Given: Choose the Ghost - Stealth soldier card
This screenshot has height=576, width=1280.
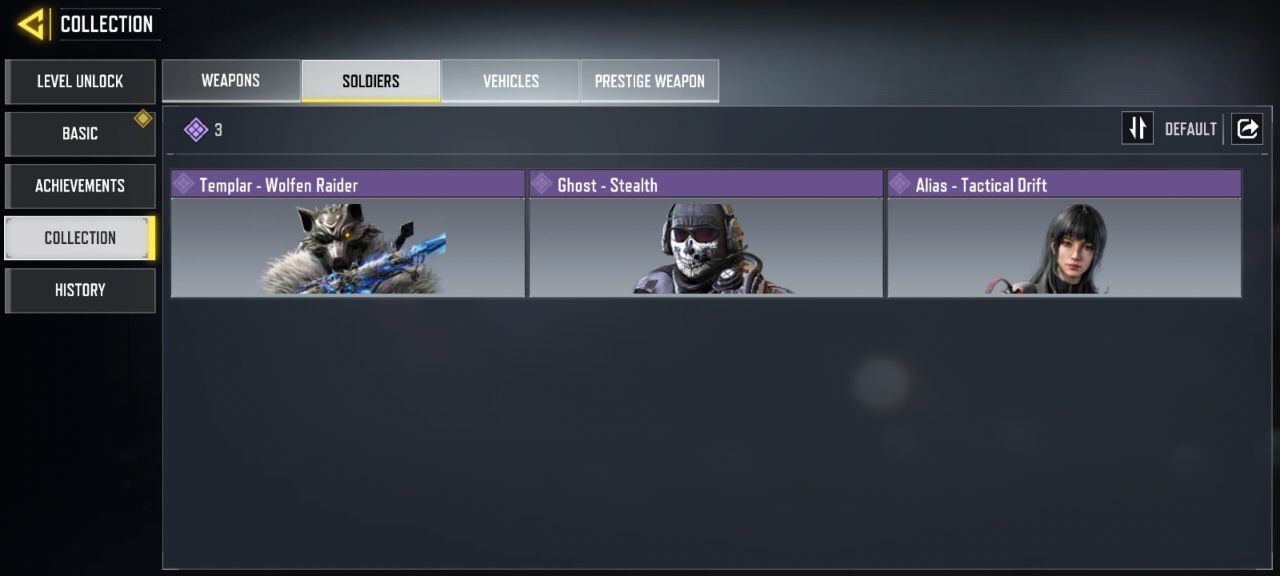Looking at the screenshot, I should pyautogui.click(x=706, y=234).
